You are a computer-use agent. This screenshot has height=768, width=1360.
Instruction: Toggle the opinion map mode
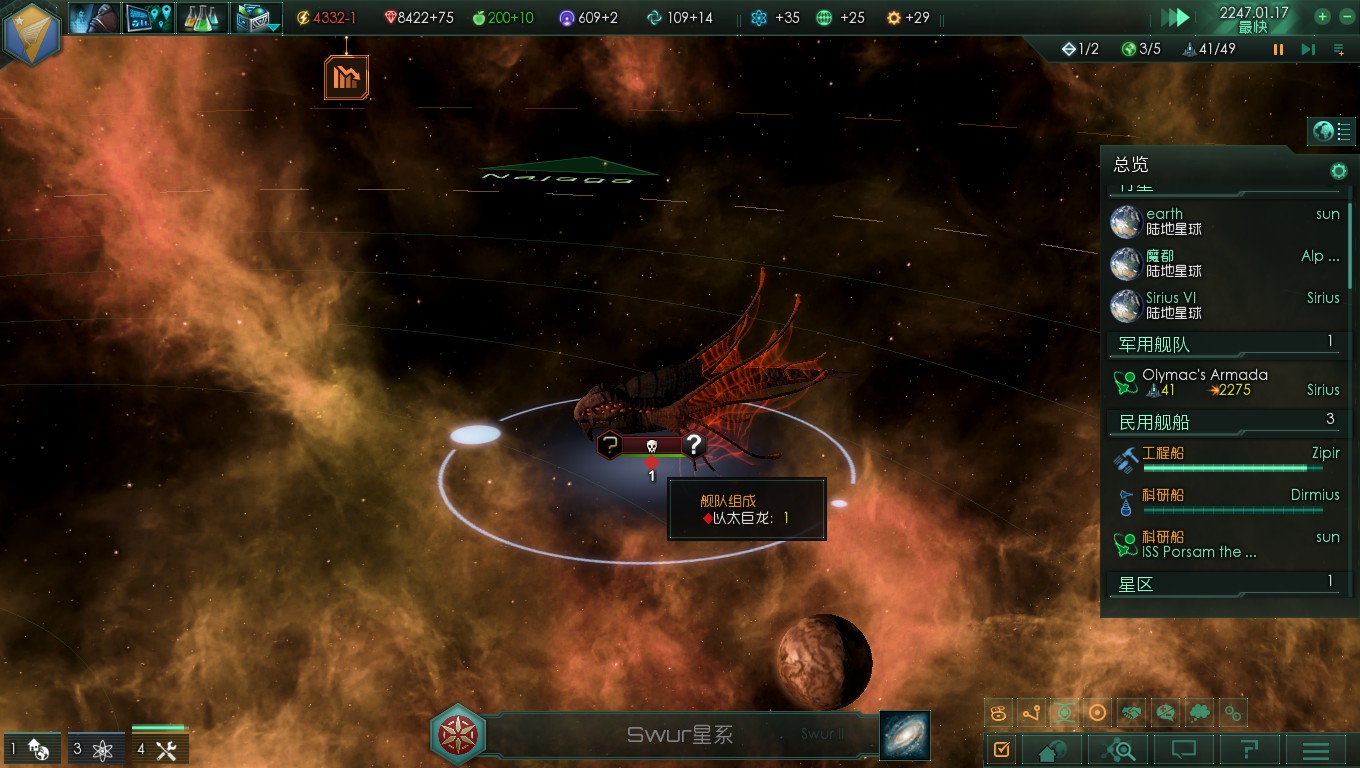(x=1166, y=712)
